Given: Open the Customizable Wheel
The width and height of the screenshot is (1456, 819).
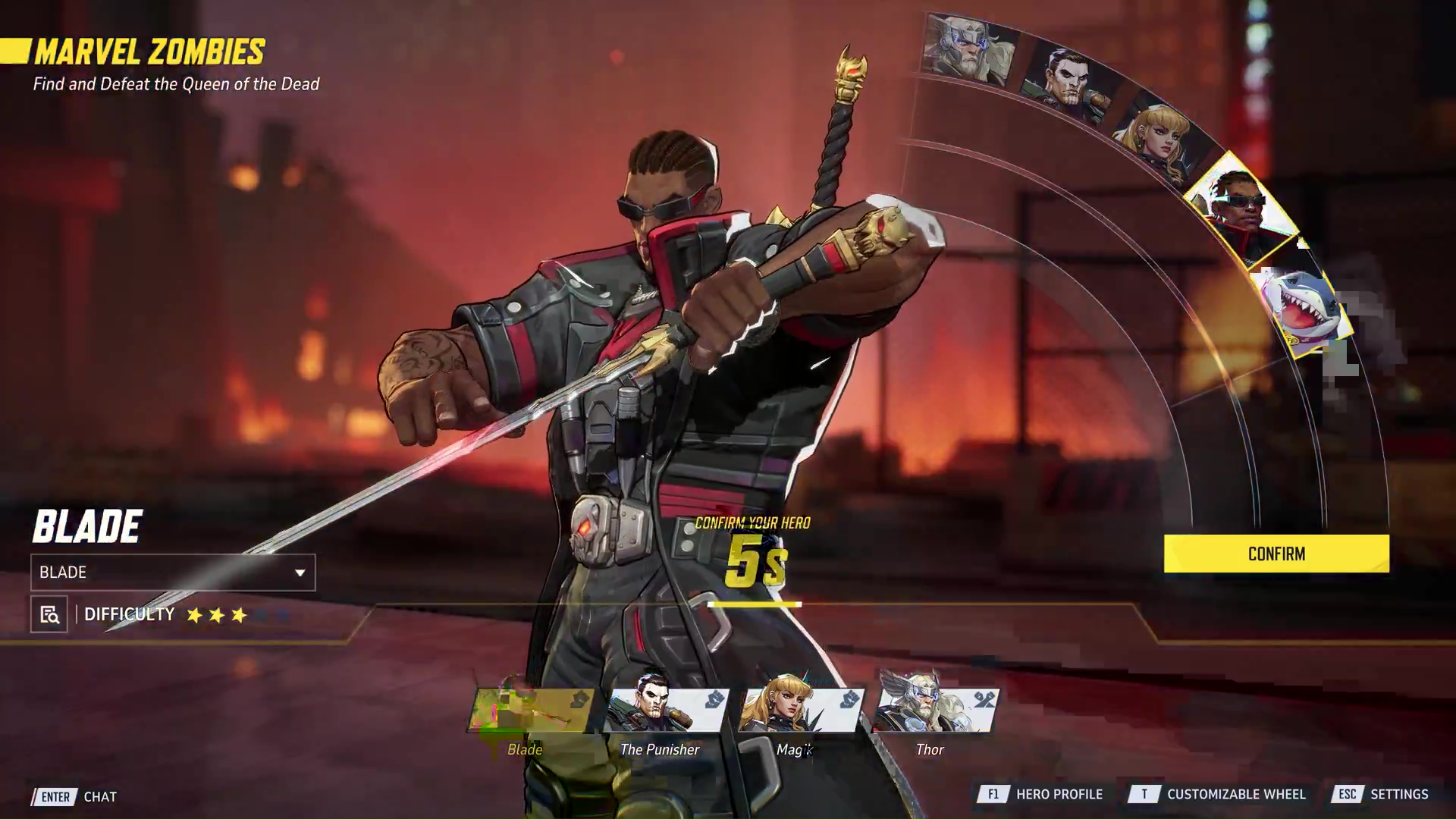Looking at the screenshot, I should pyautogui.click(x=1217, y=794).
